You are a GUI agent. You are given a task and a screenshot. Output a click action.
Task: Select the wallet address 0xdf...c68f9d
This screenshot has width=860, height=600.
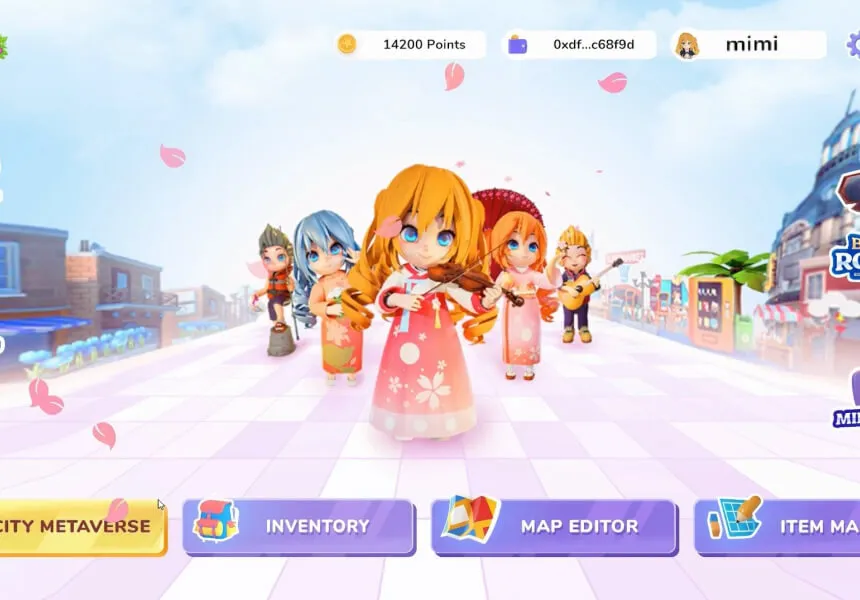(x=579, y=44)
